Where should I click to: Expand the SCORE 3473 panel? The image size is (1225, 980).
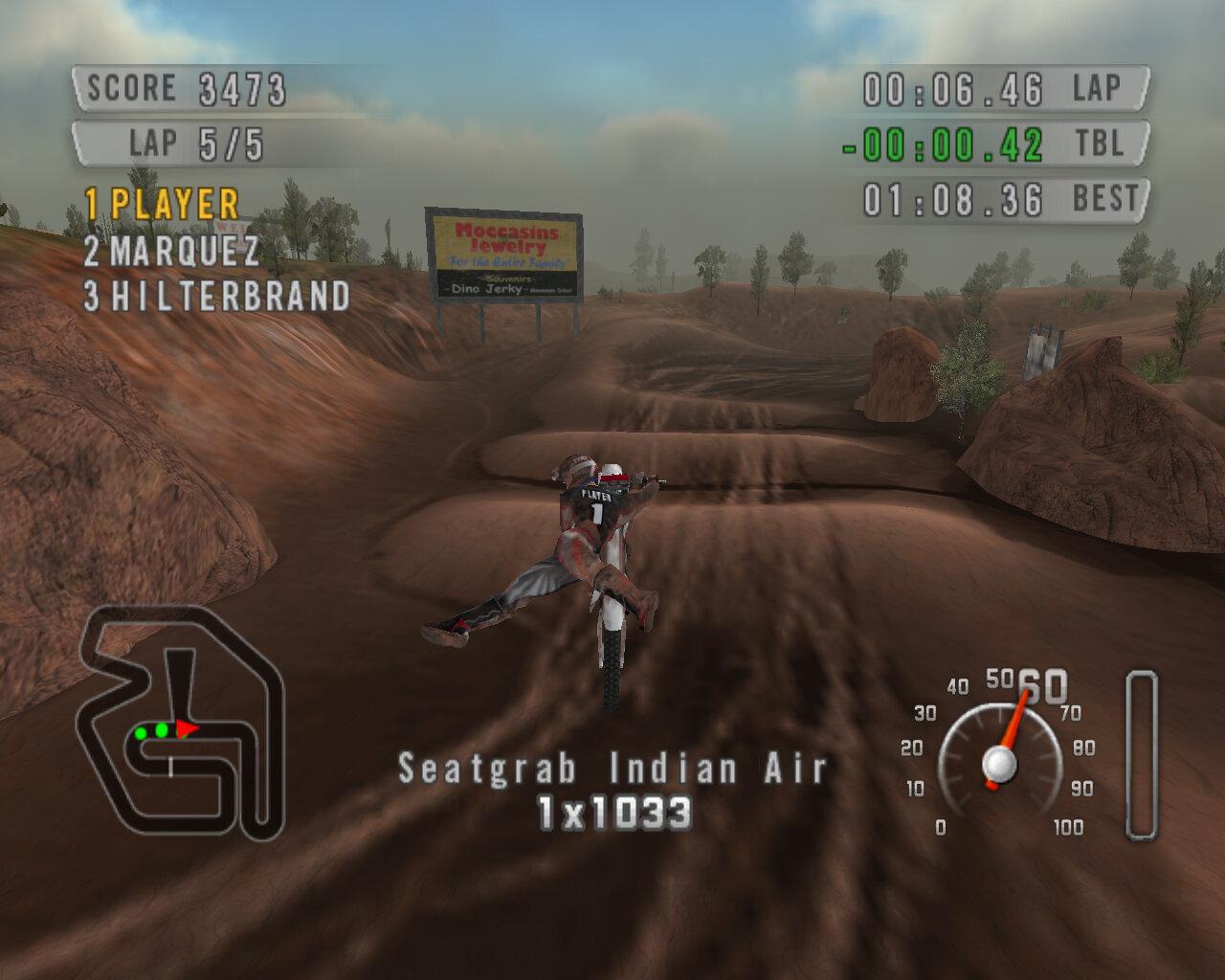[x=182, y=89]
